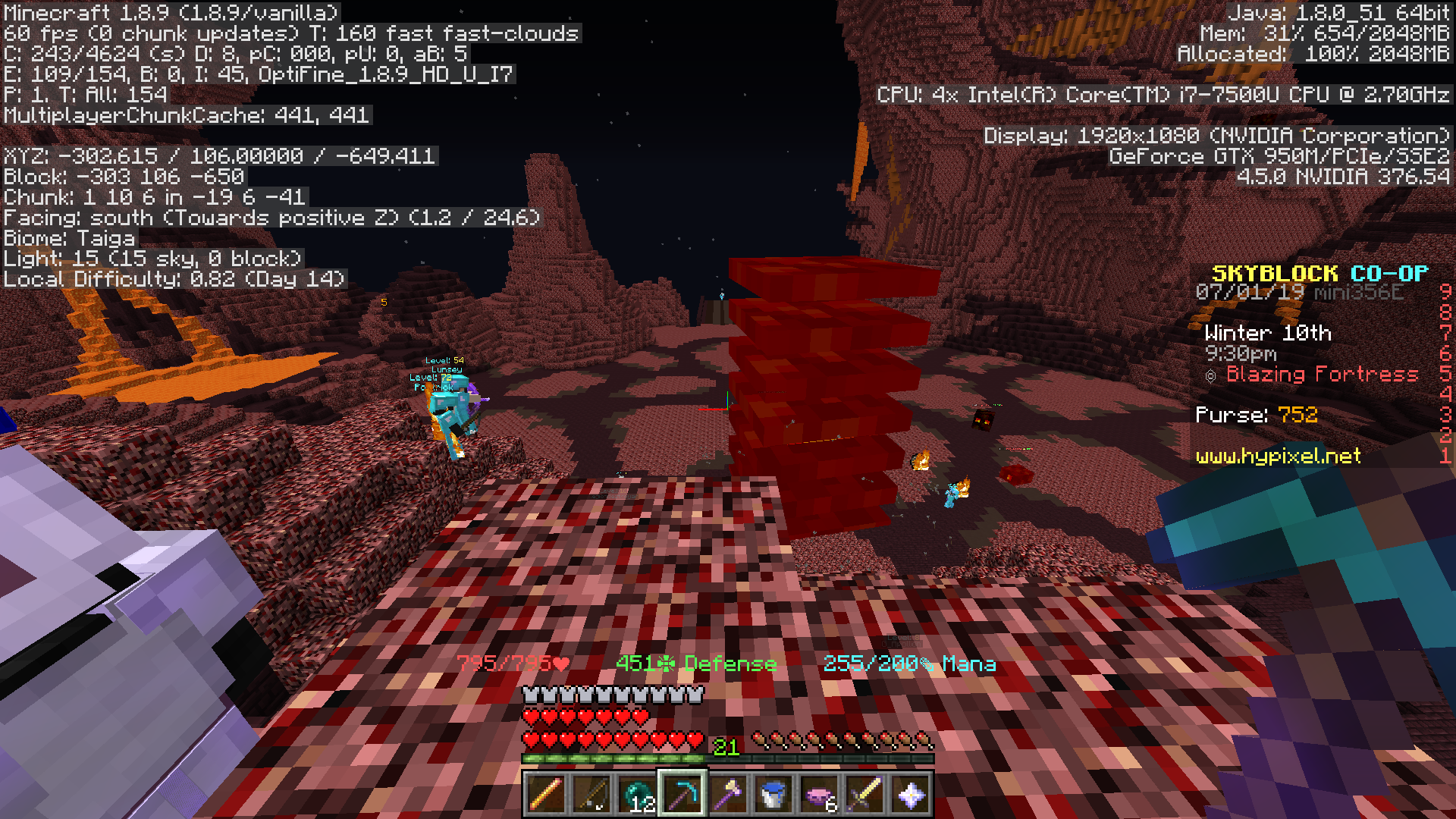1456x819 pixels.
Task: Click the green experience bar showing level 21
Action: (614, 761)
